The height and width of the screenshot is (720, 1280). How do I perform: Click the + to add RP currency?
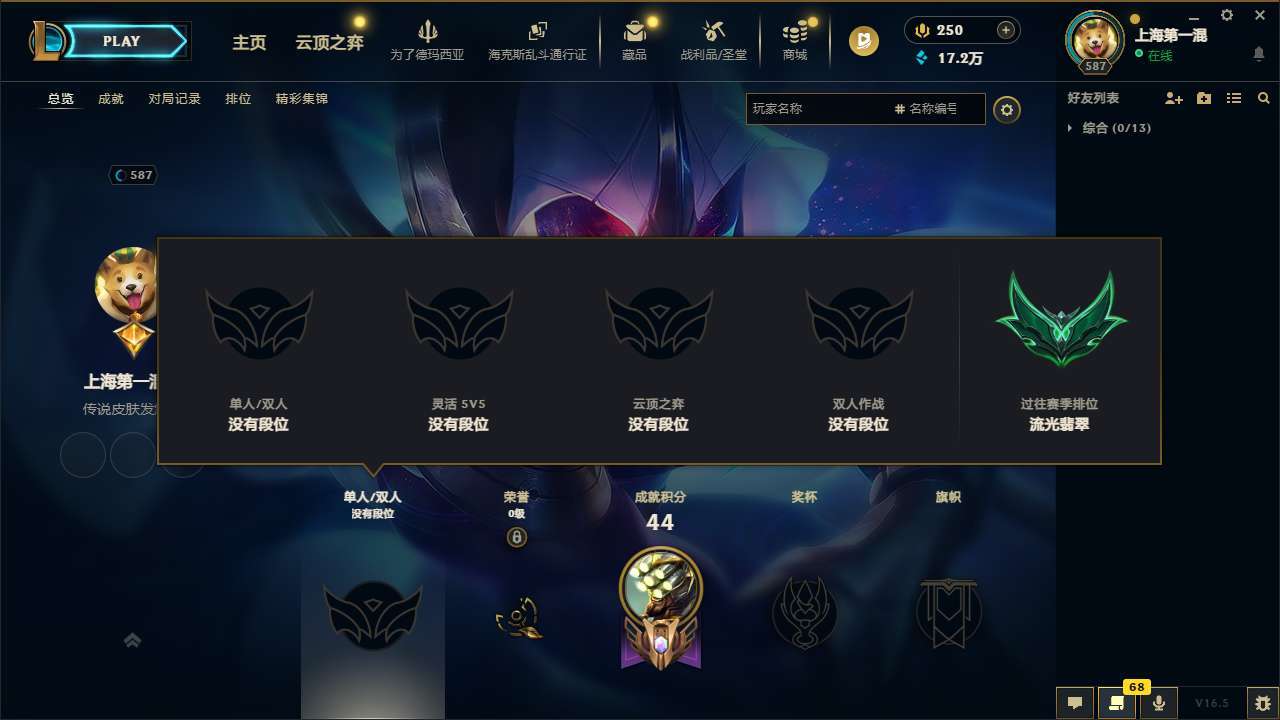pos(1005,30)
